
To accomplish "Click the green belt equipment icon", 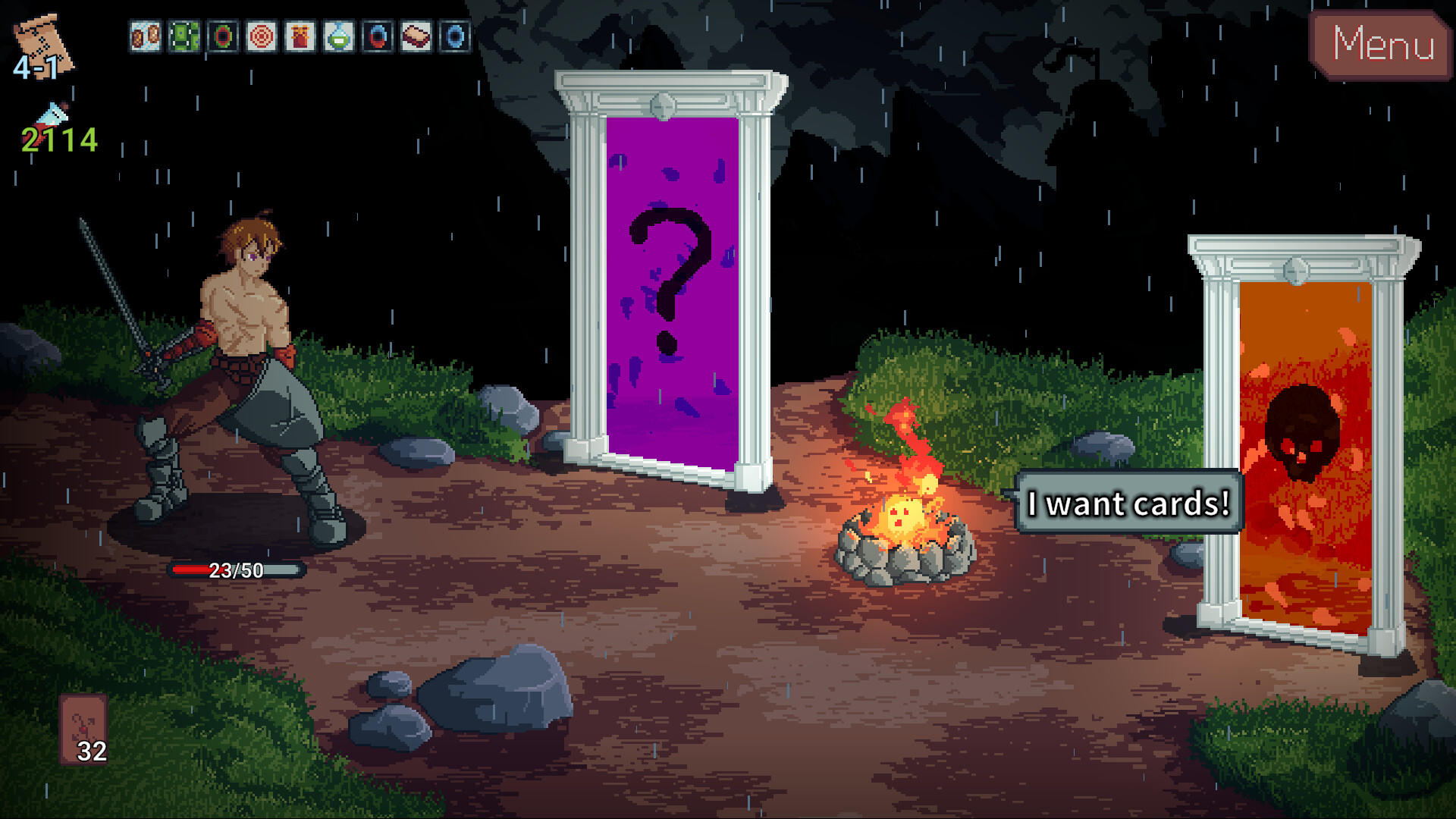I will pos(184,34).
